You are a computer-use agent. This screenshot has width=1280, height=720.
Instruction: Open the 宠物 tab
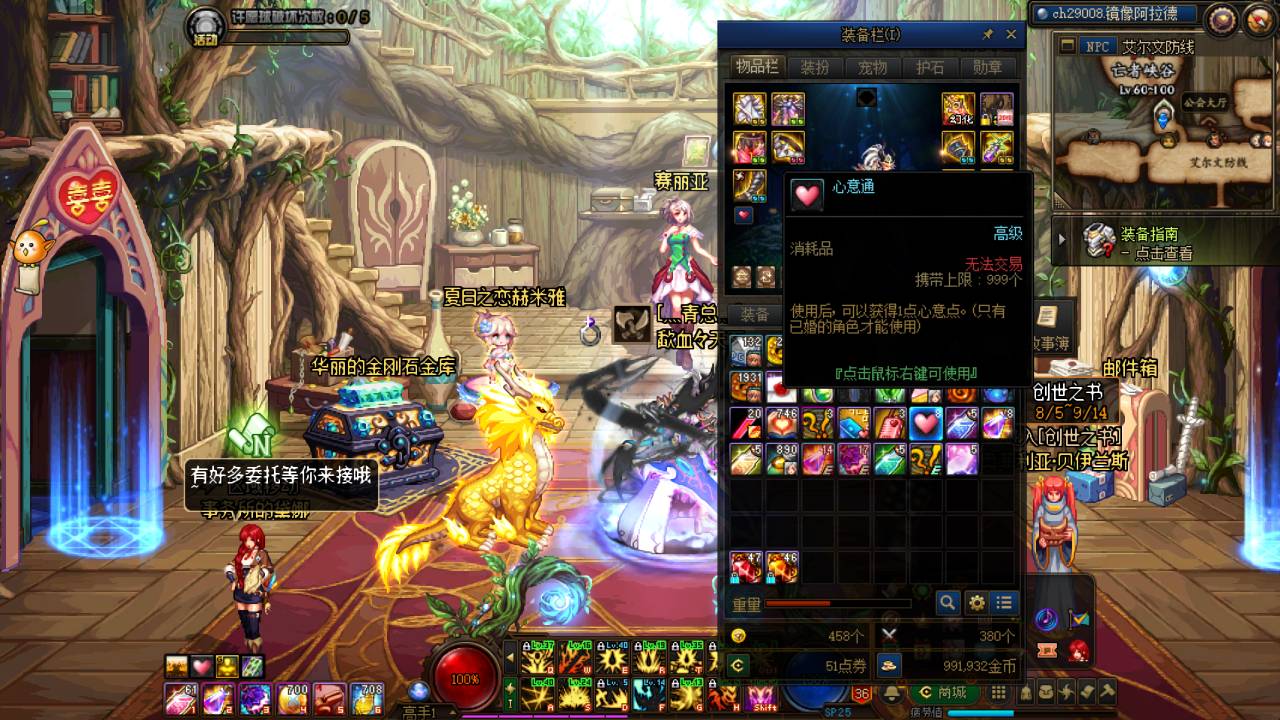tap(872, 68)
